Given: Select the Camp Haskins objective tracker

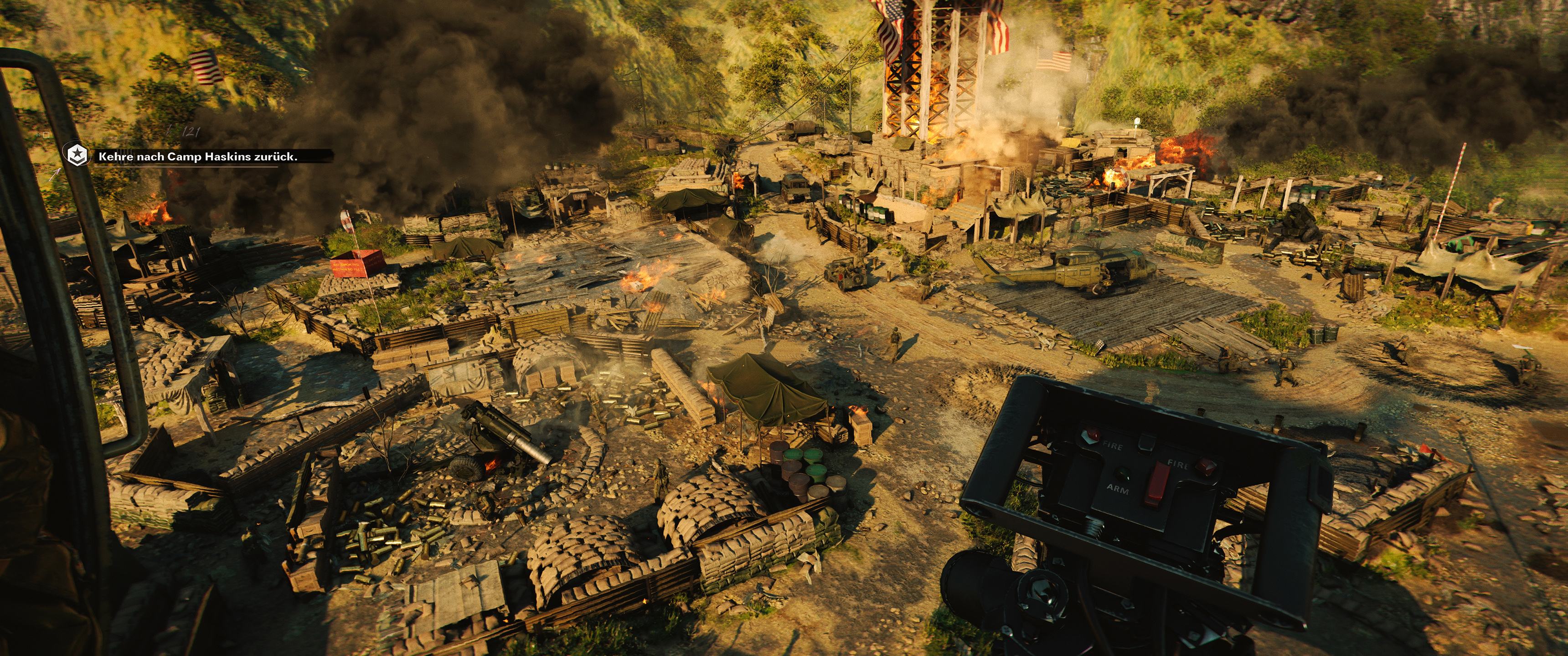Looking at the screenshot, I should click(x=198, y=157).
